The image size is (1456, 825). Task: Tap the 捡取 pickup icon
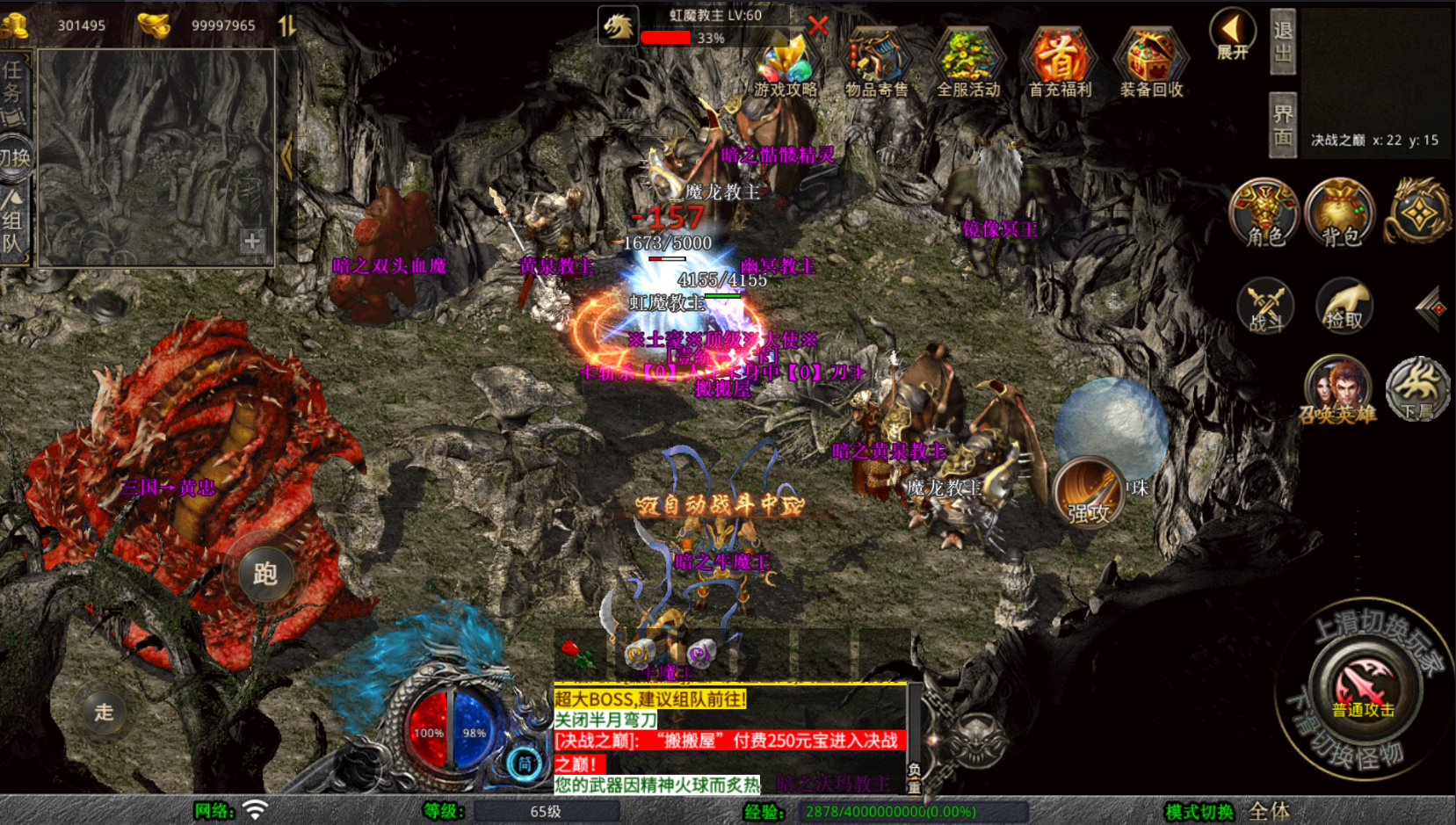pos(1344,307)
